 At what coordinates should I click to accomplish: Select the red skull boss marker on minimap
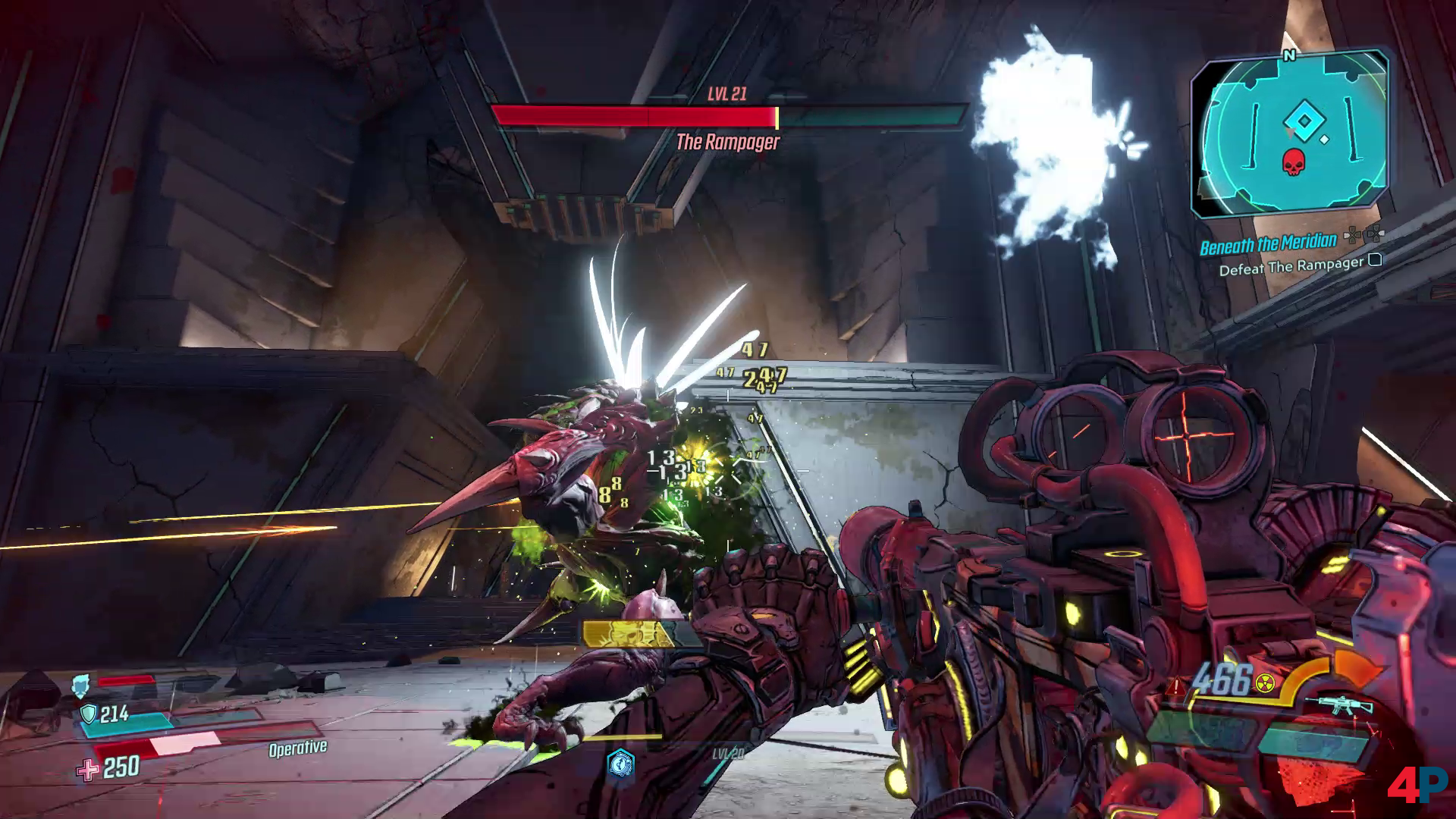pyautogui.click(x=1291, y=162)
